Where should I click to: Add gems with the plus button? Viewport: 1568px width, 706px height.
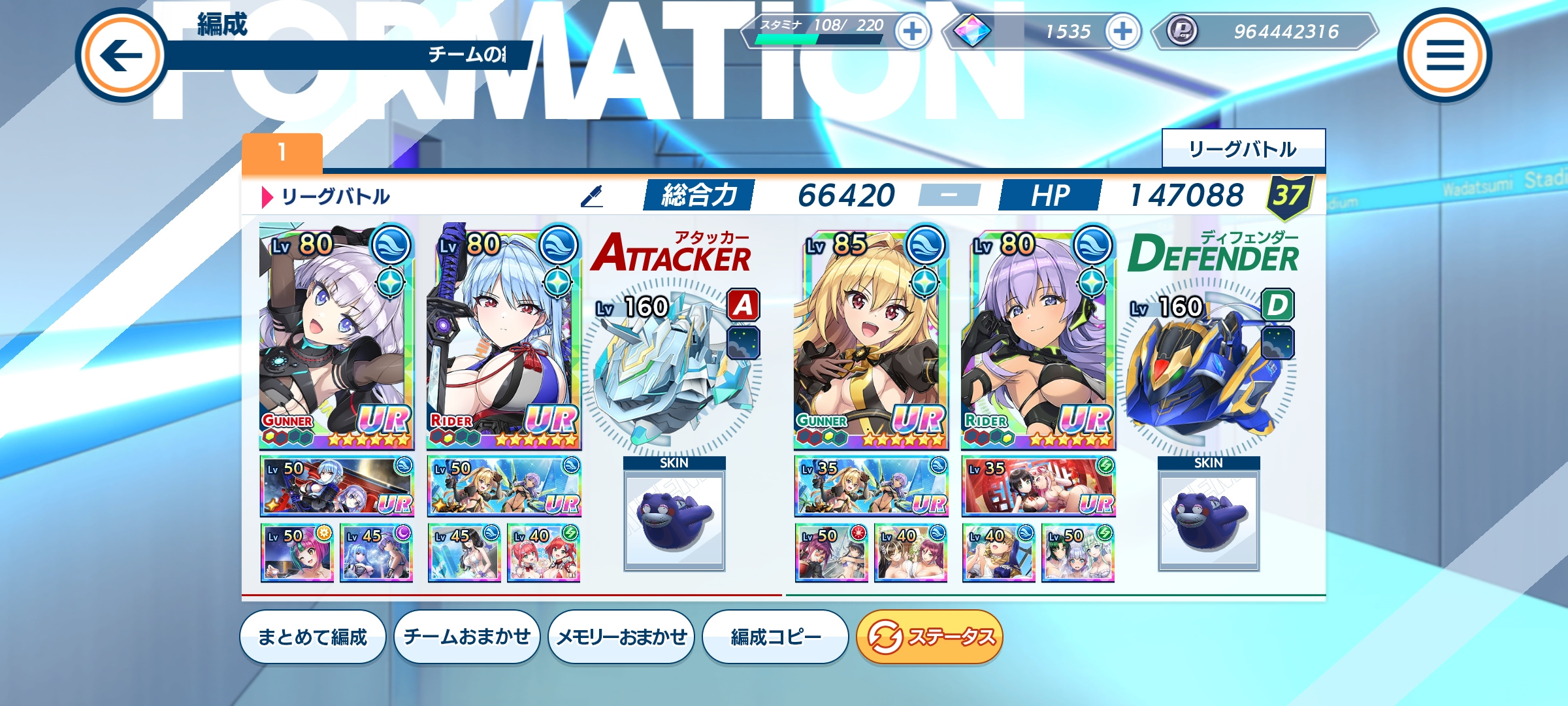1122,31
